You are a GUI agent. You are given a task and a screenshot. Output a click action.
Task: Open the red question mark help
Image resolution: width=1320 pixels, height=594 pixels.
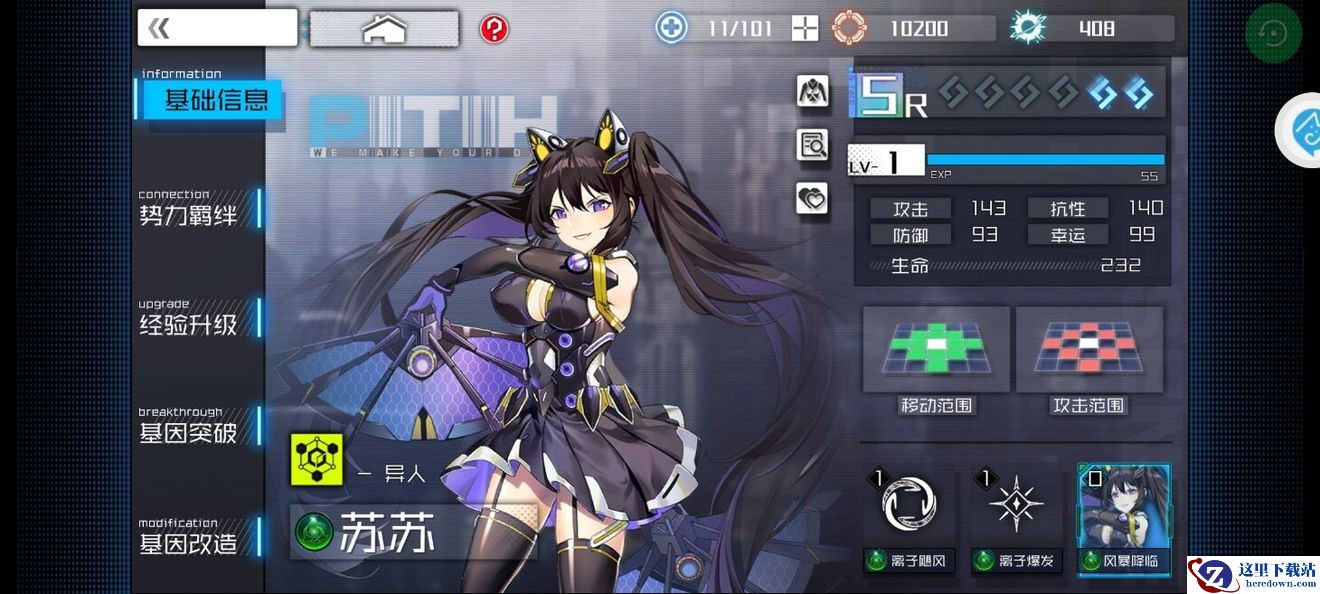coord(494,29)
